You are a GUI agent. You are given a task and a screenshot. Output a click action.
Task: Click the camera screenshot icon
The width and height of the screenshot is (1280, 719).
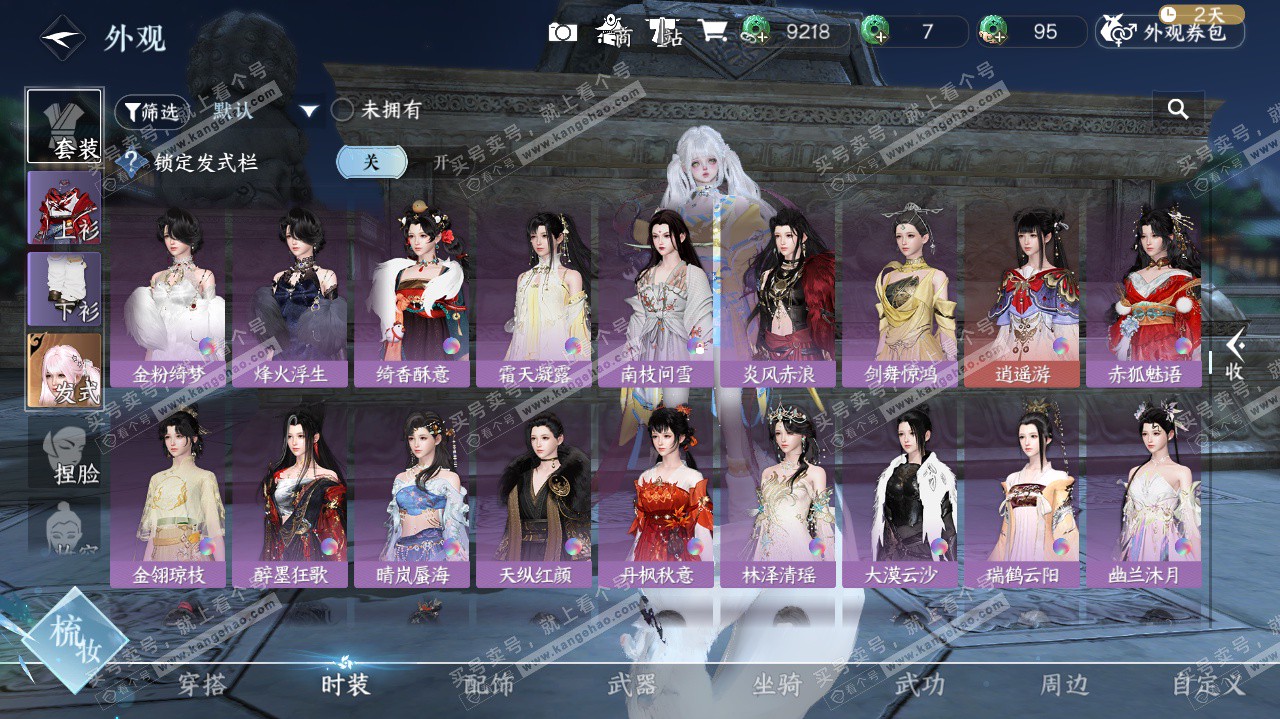(563, 32)
